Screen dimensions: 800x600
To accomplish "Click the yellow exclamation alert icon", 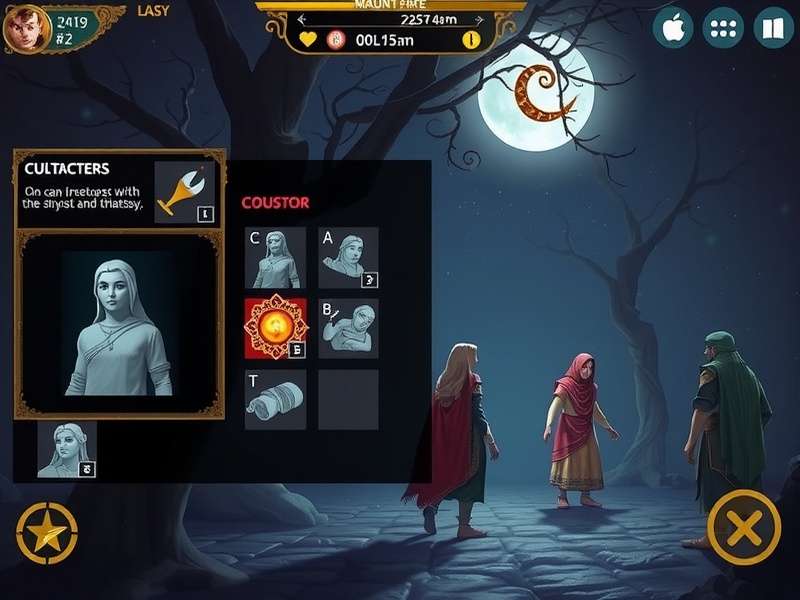I will point(472,40).
